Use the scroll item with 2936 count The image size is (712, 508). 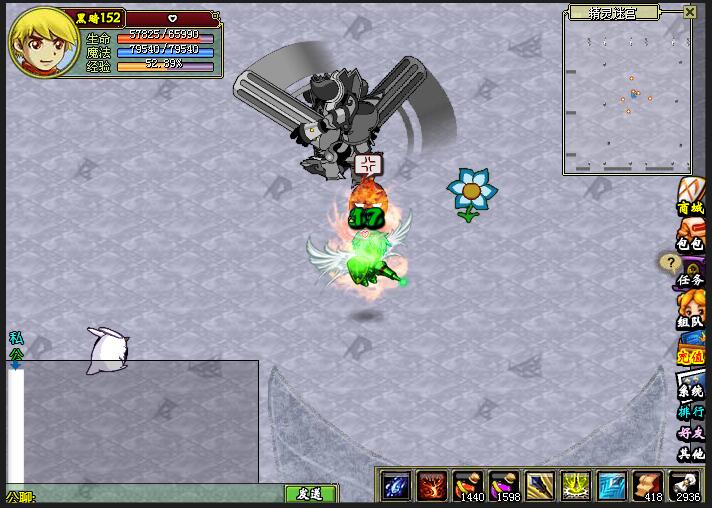[x=683, y=486]
